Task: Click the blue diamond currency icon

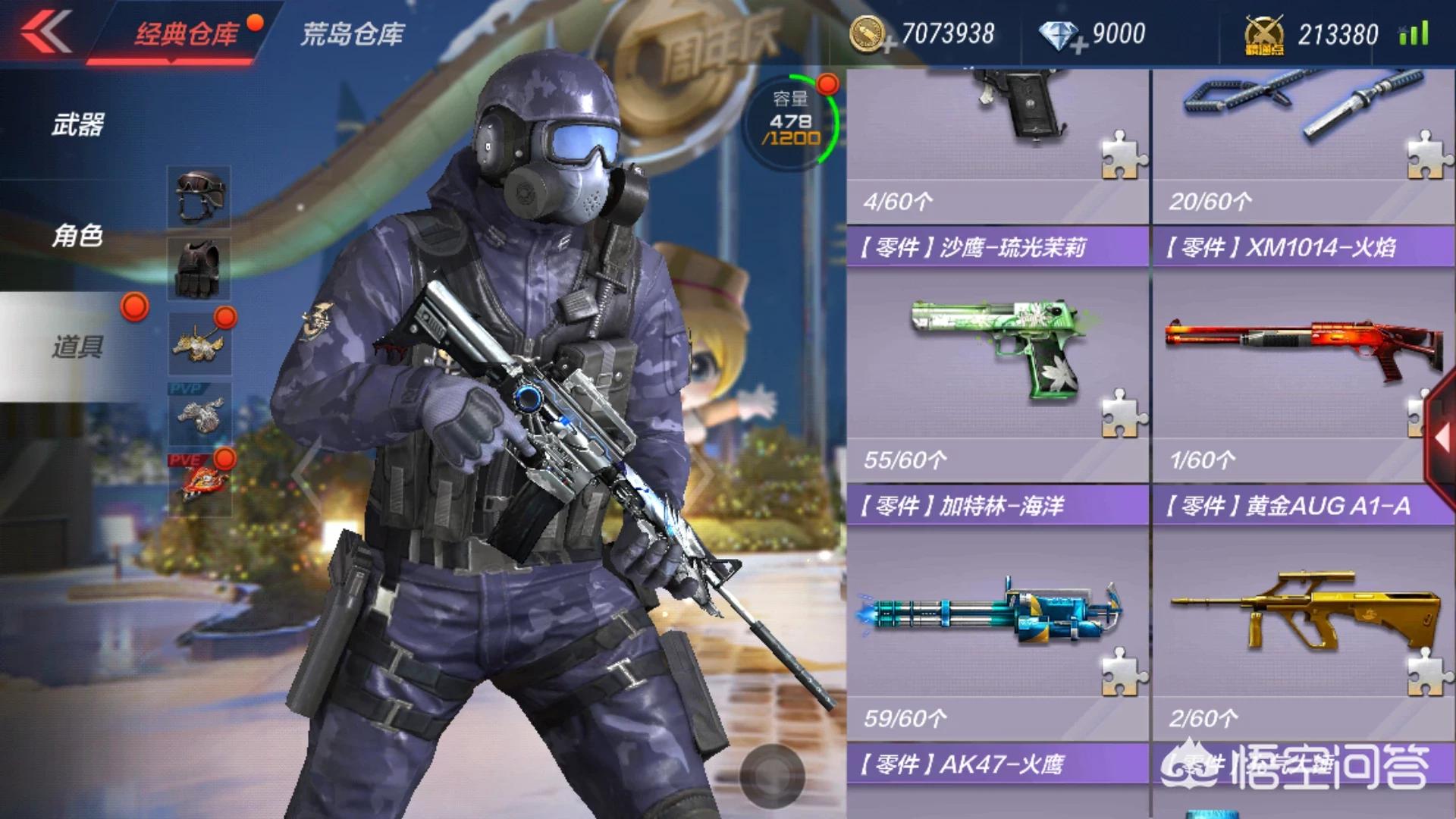Action: 1058,33
